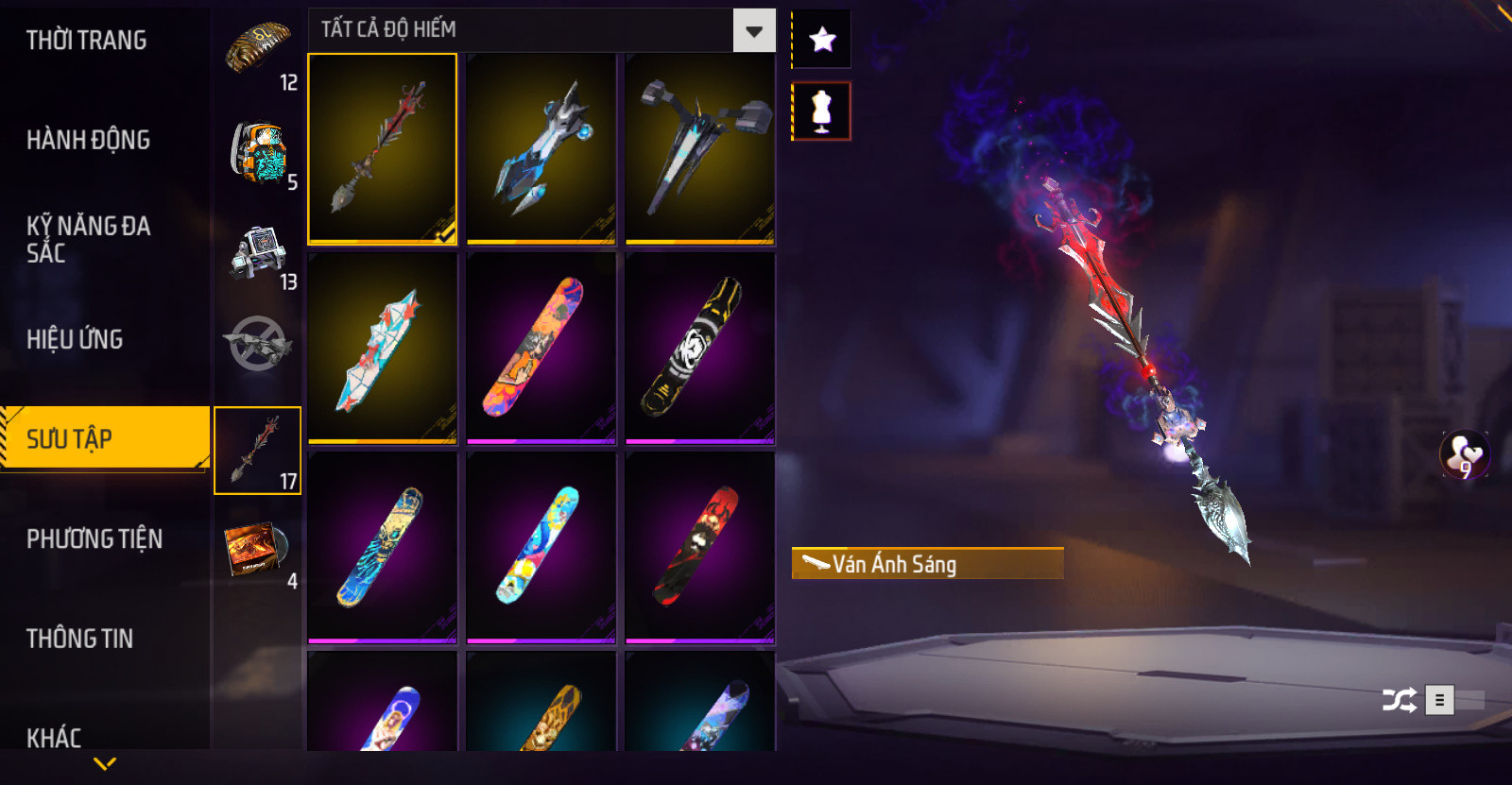
Task: Open the Thời Trang category
Action: click(87, 41)
